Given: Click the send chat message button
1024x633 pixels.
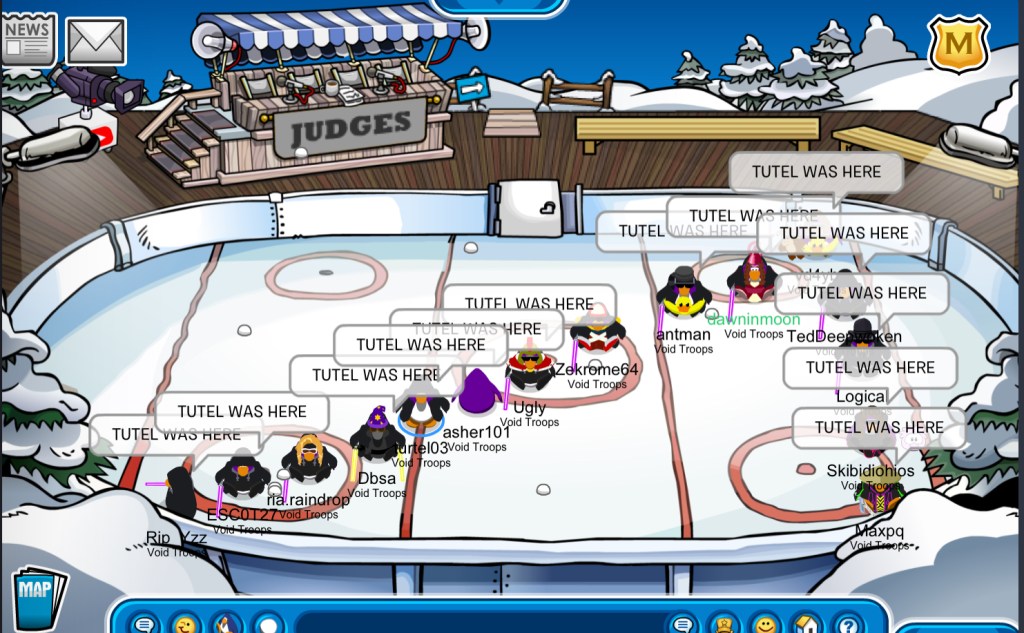Looking at the screenshot, I should coord(683,625).
